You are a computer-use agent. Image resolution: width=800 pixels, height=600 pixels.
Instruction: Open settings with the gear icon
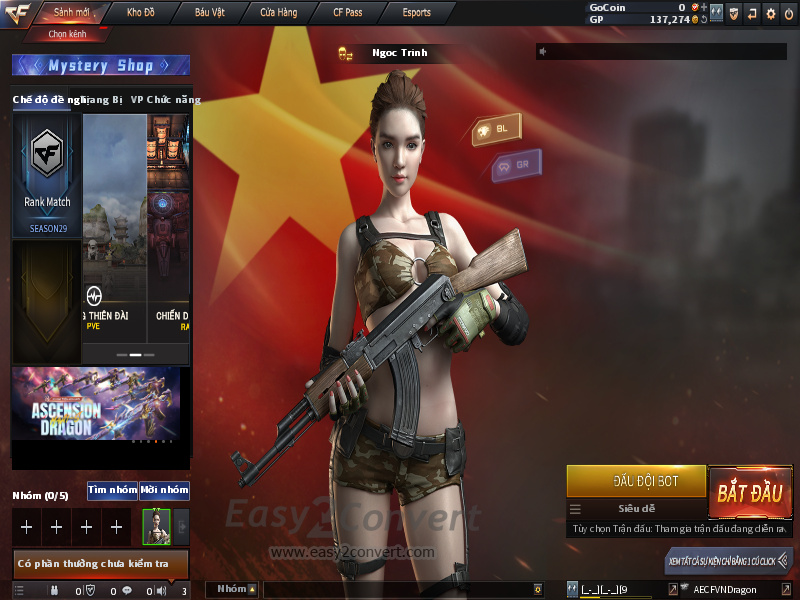click(x=770, y=13)
